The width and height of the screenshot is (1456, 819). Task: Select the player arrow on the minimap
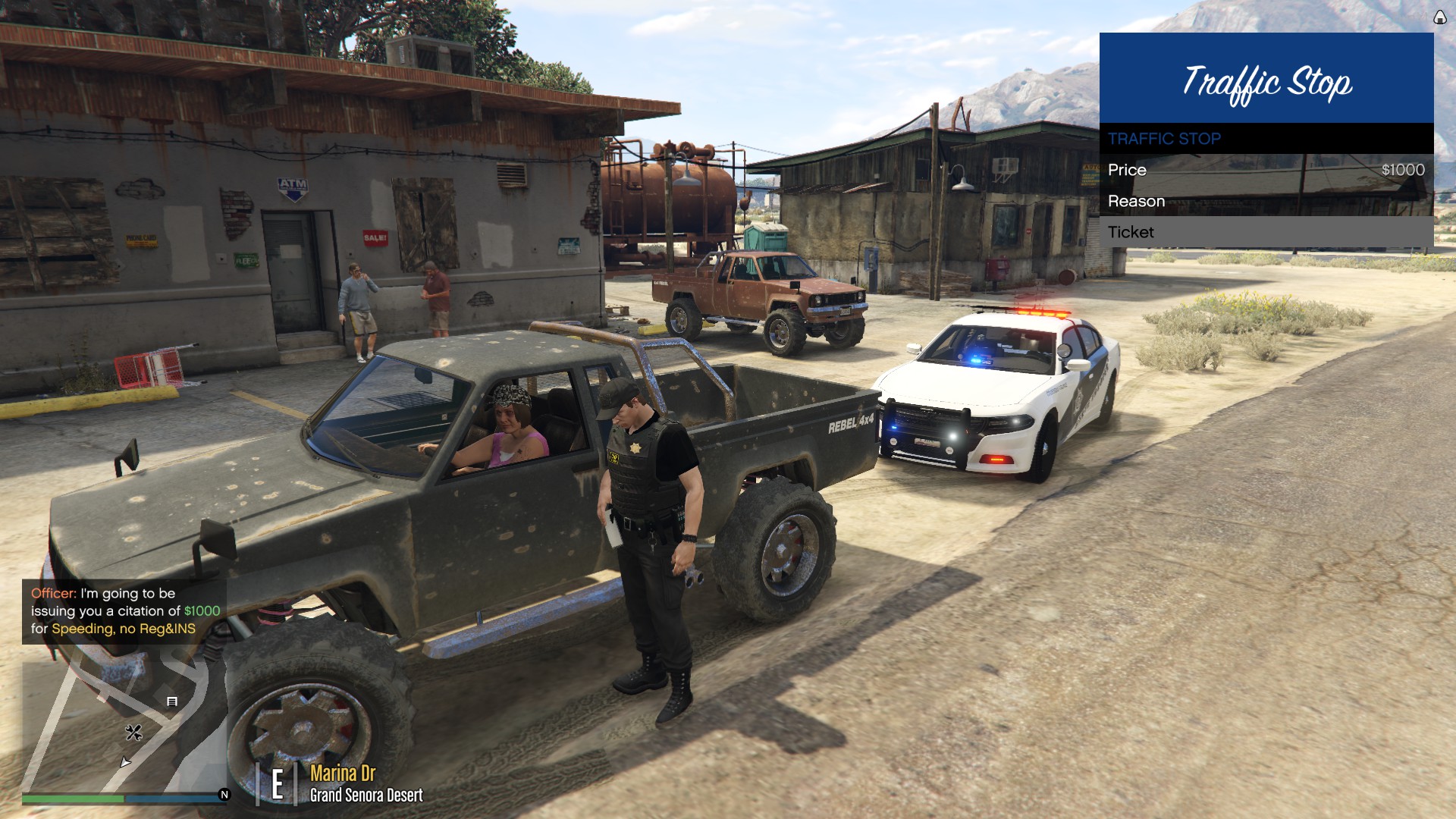126,762
